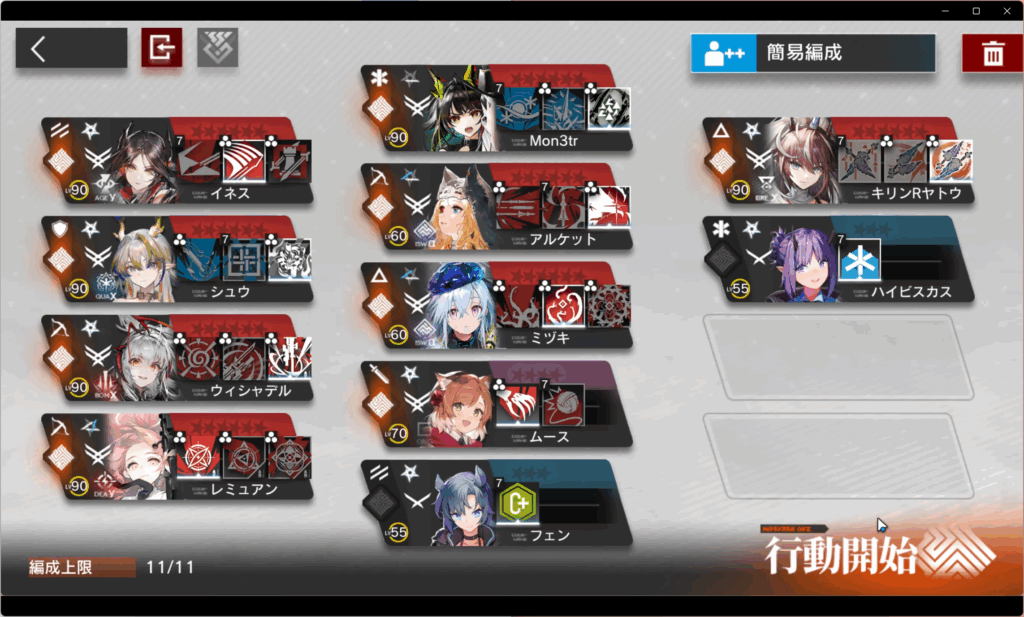Choose the アルケット operator card
The height and width of the screenshot is (617, 1024).
[497, 208]
